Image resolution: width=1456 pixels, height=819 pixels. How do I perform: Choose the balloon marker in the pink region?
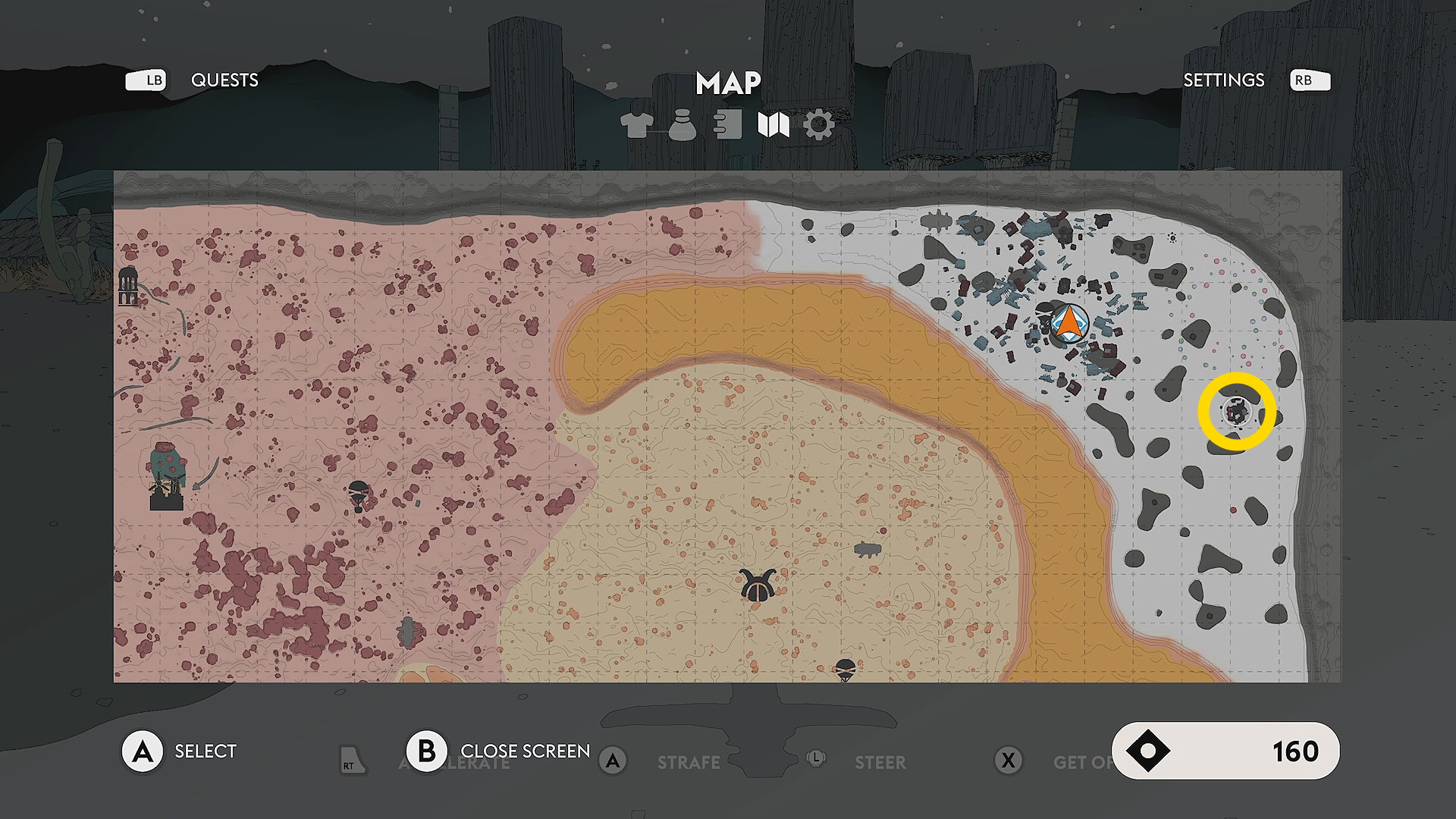[x=359, y=495]
